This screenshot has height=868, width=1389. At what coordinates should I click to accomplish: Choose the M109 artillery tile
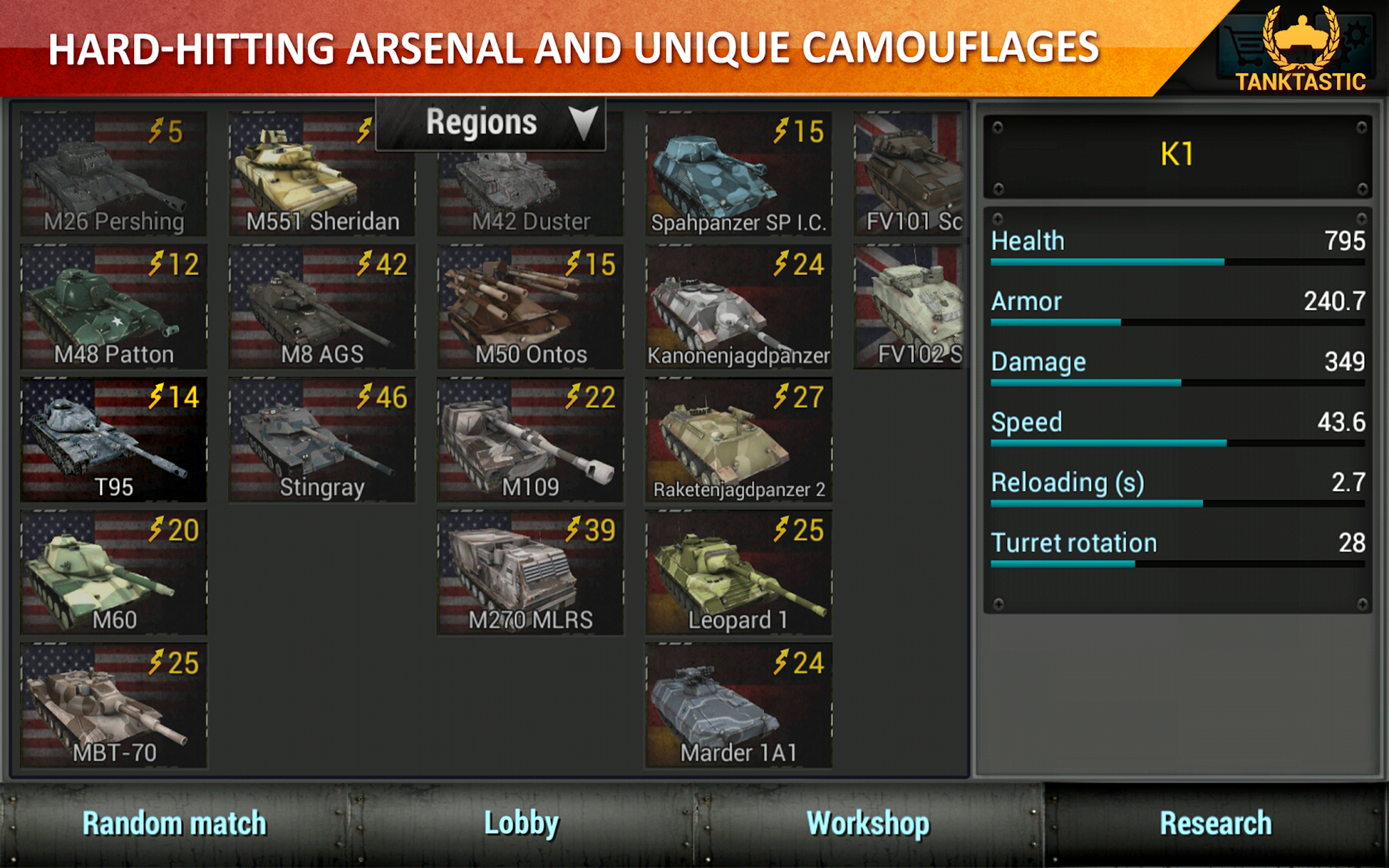531,440
